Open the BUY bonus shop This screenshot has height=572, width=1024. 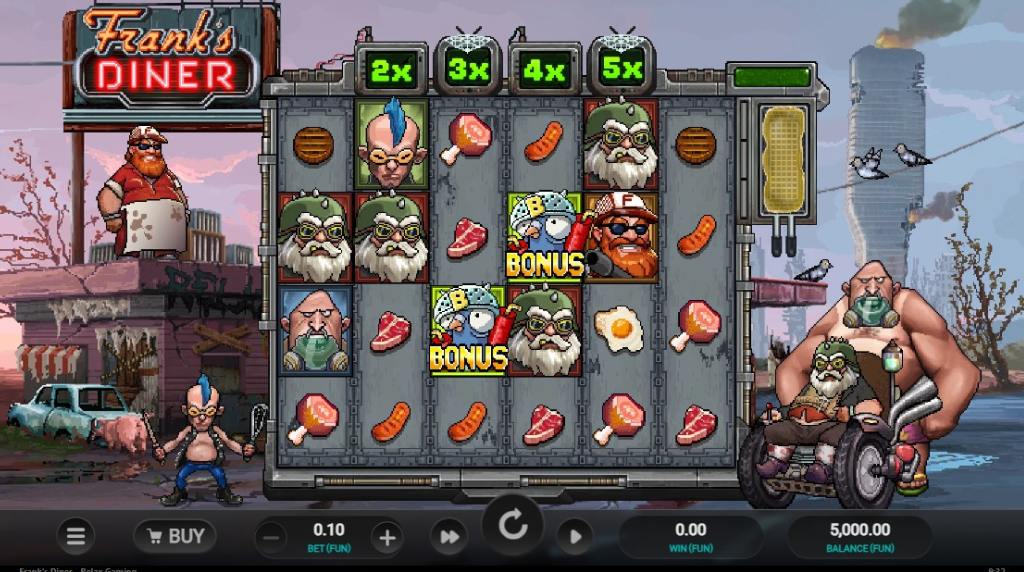[175, 536]
